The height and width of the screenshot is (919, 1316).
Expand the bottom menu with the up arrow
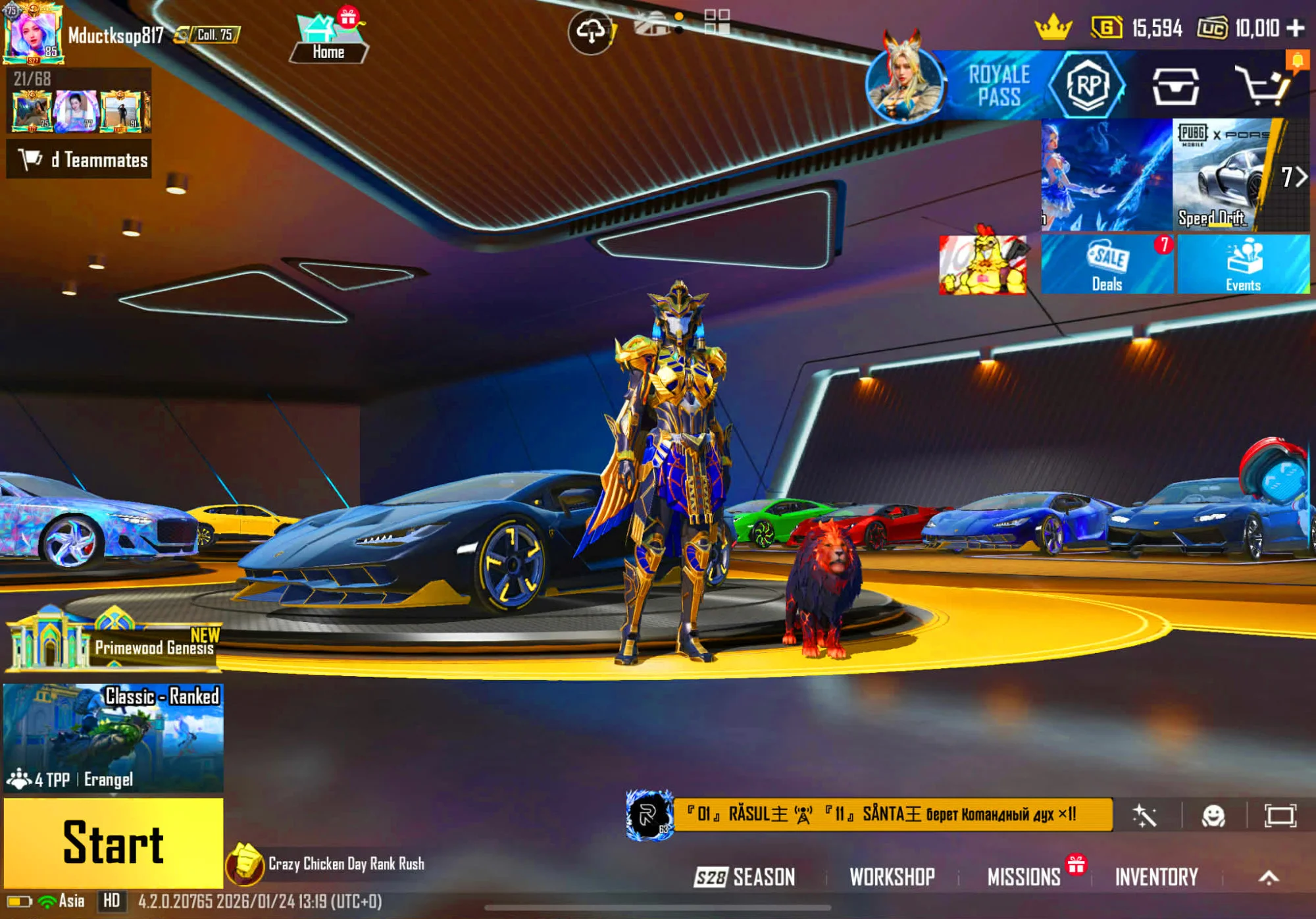(1269, 877)
